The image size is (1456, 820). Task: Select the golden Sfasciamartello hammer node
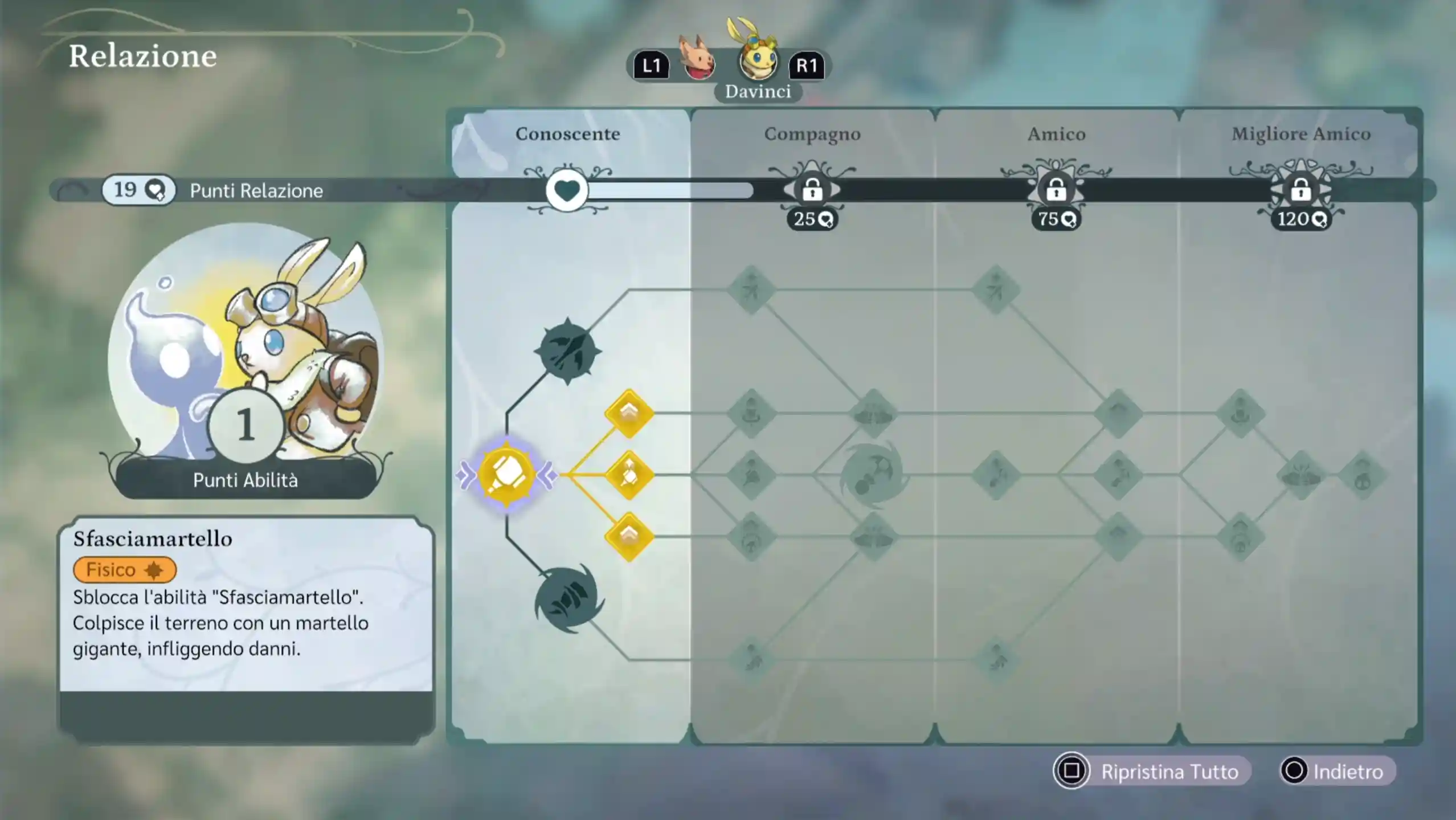pyautogui.click(x=506, y=474)
